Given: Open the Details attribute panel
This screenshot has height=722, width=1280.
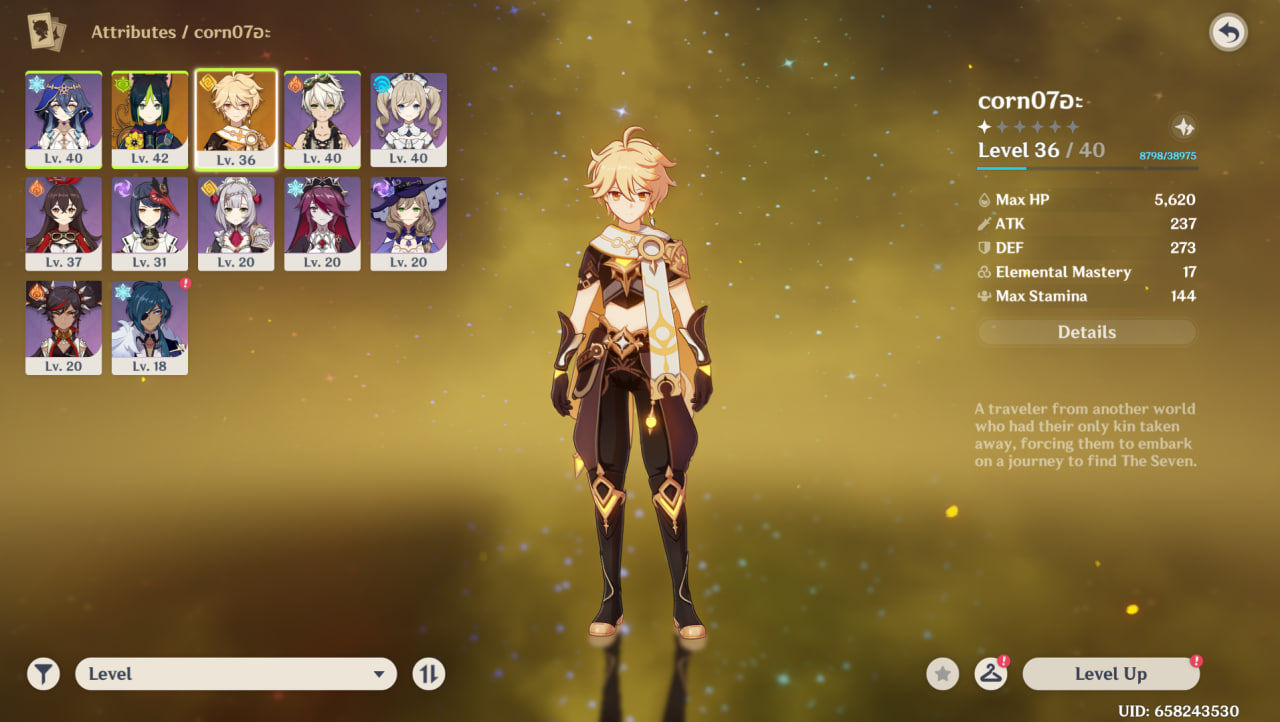Looking at the screenshot, I should (1086, 332).
